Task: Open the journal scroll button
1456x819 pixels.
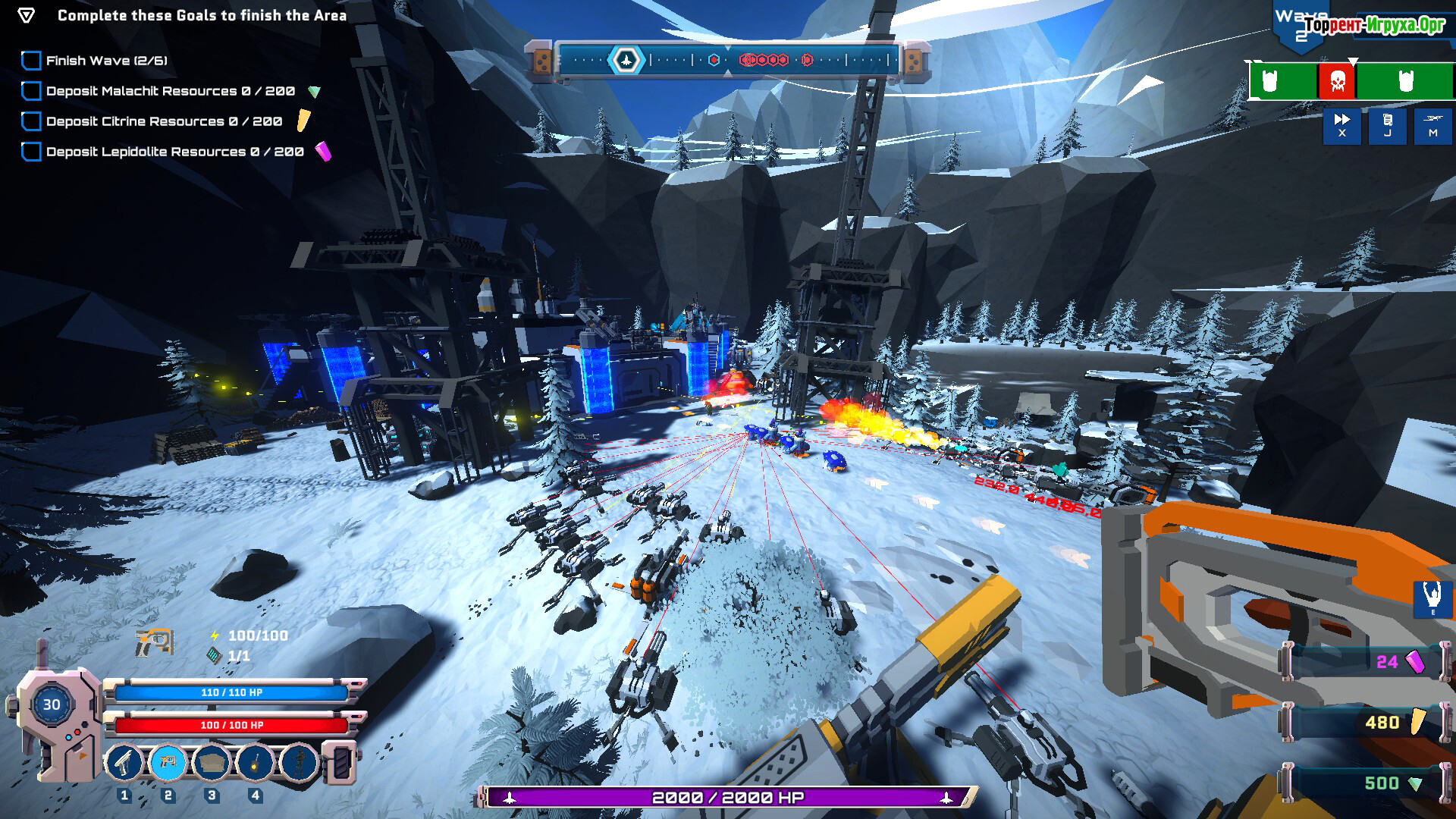Action: click(1387, 125)
